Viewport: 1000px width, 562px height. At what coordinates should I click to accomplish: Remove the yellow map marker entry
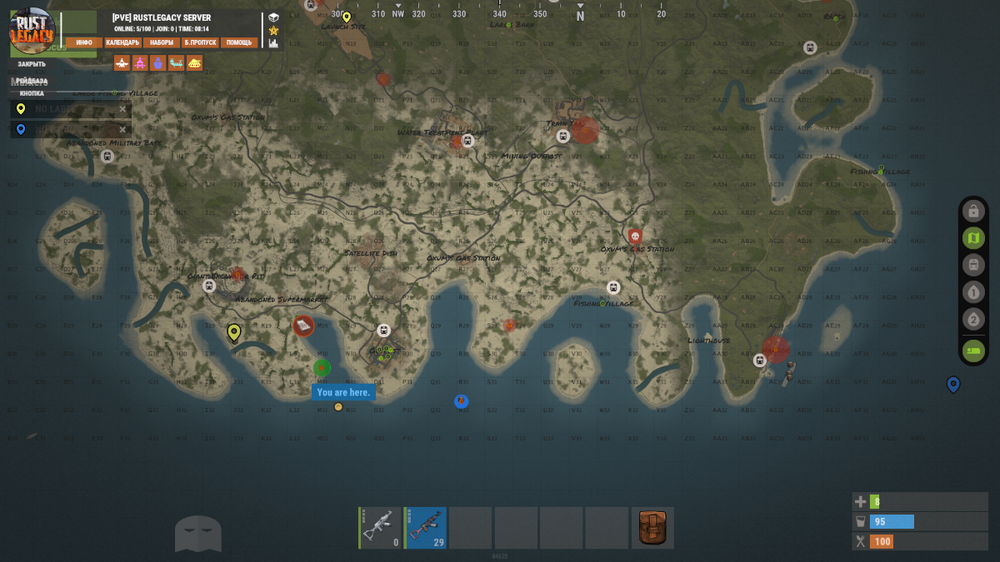click(123, 109)
